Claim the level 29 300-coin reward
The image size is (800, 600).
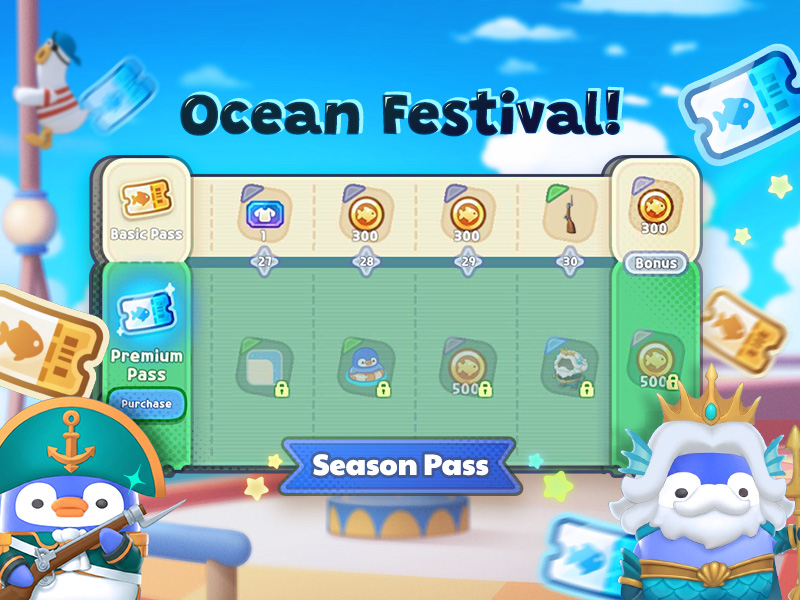tap(466, 213)
